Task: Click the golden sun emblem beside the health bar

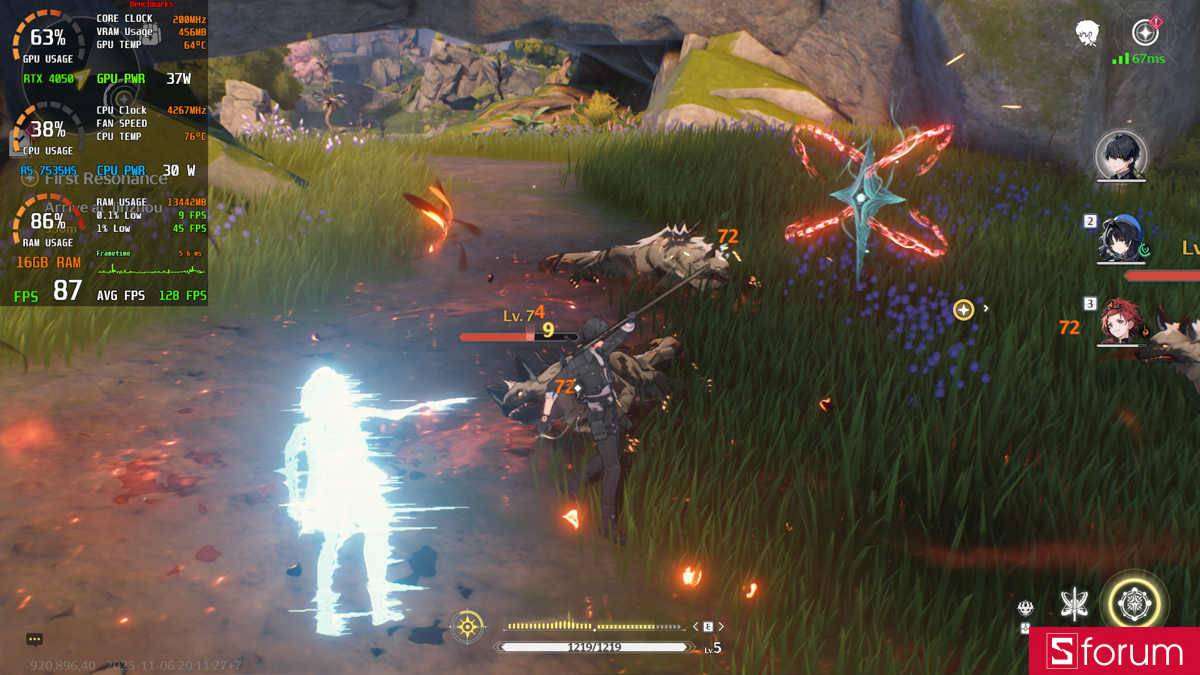Action: coord(467,627)
